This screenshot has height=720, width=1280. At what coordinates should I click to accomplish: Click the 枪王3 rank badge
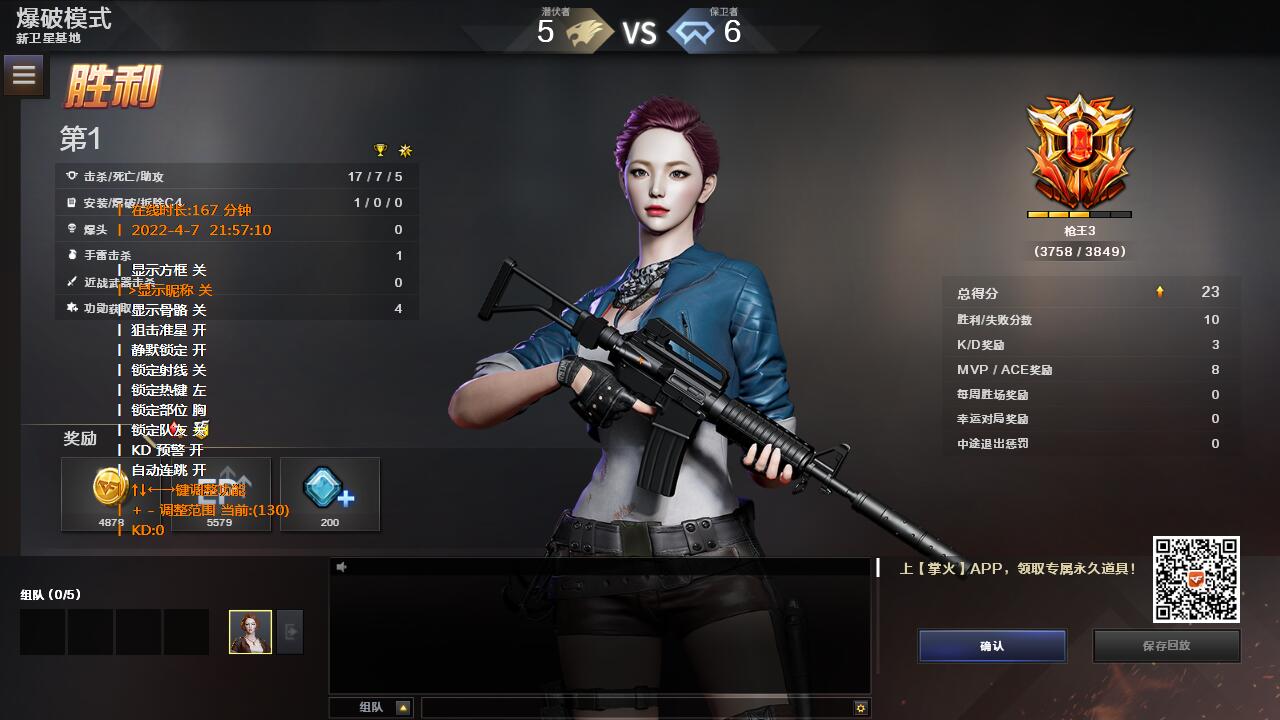(1079, 151)
